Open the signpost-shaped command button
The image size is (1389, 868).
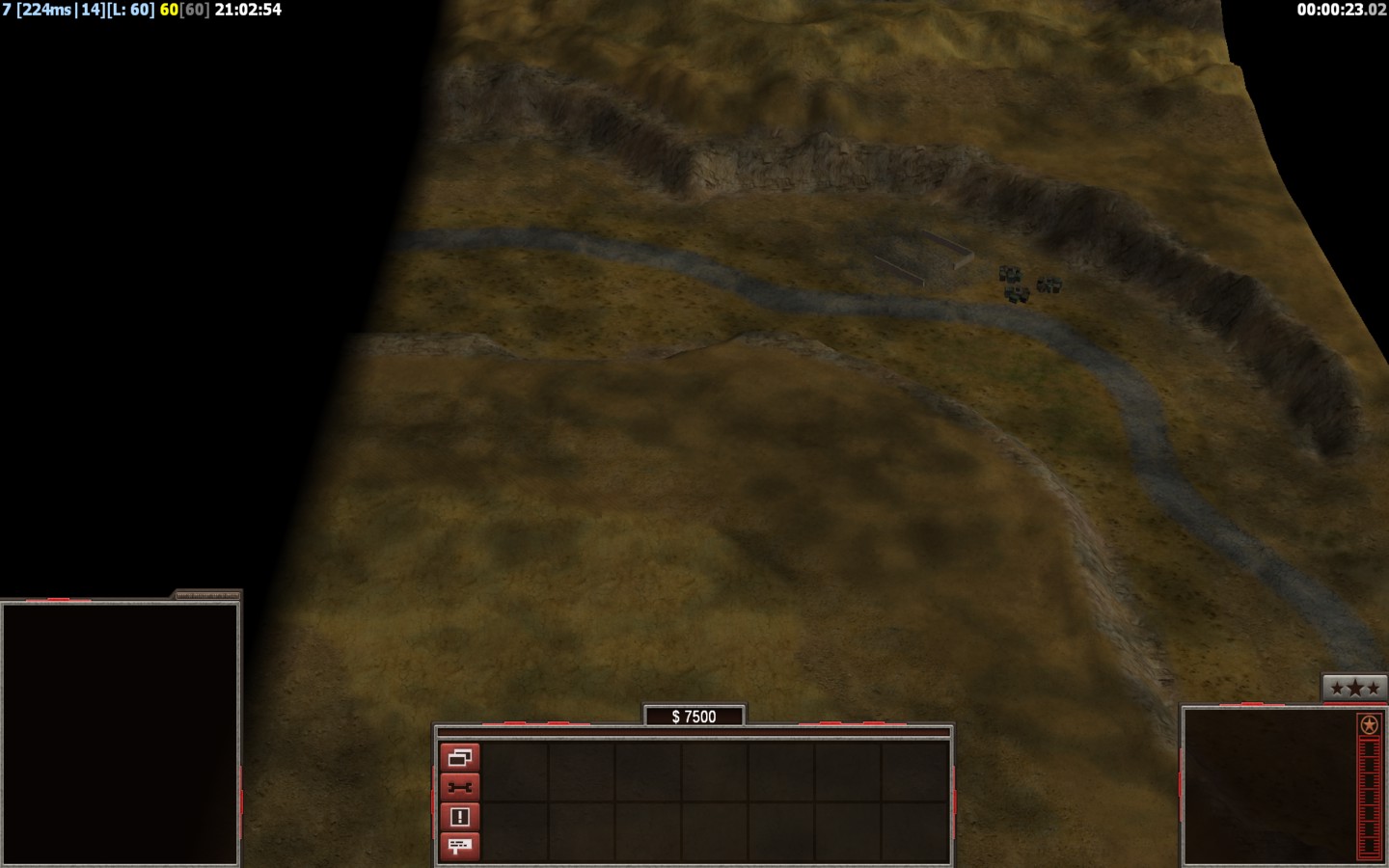(460, 846)
